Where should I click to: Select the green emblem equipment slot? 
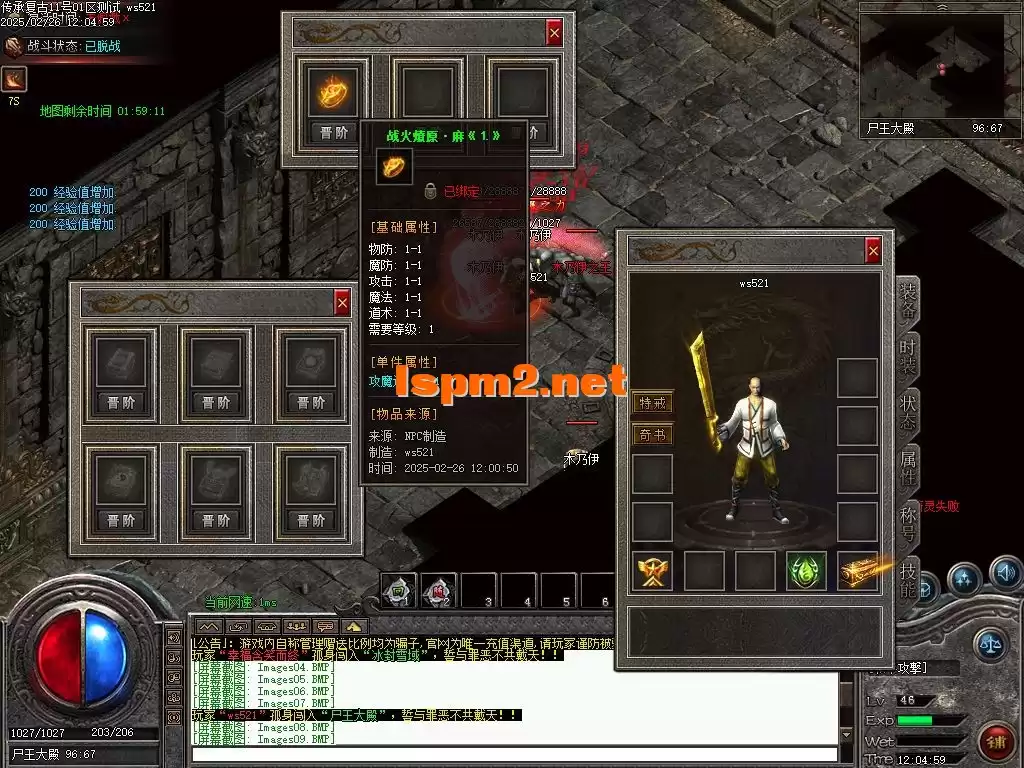(x=805, y=571)
